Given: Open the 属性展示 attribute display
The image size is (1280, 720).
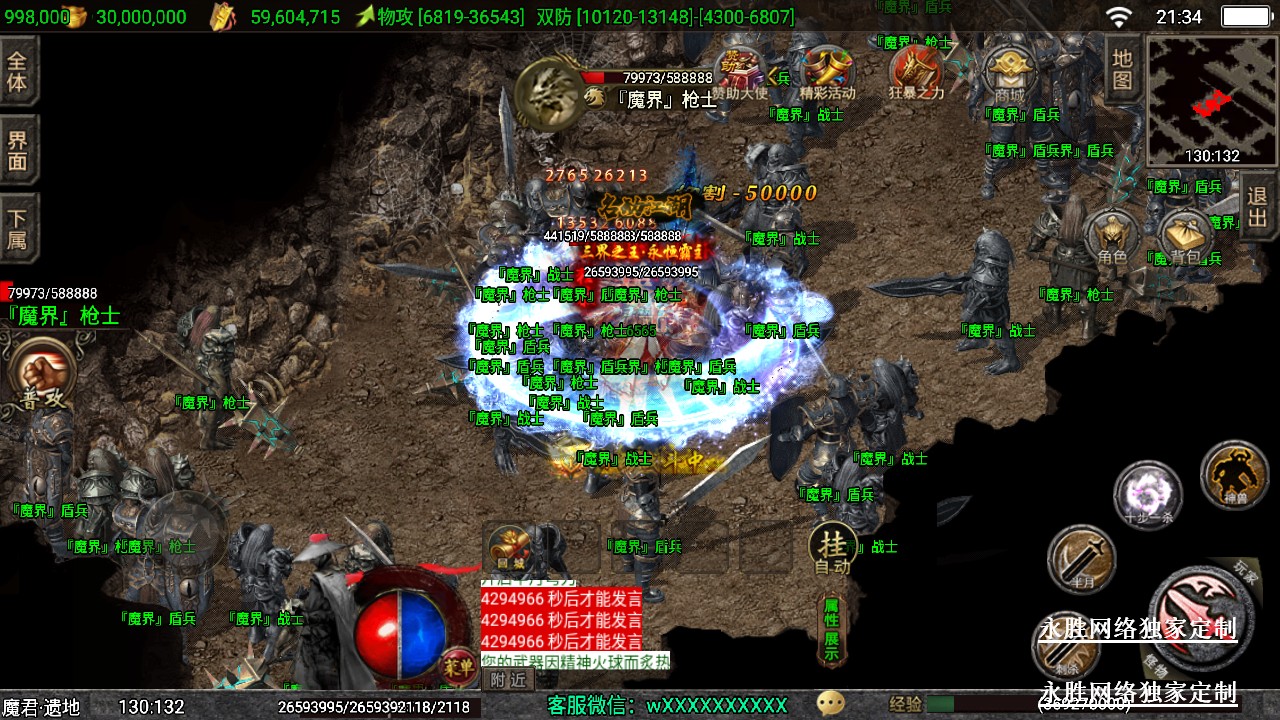Looking at the screenshot, I should tap(832, 630).
